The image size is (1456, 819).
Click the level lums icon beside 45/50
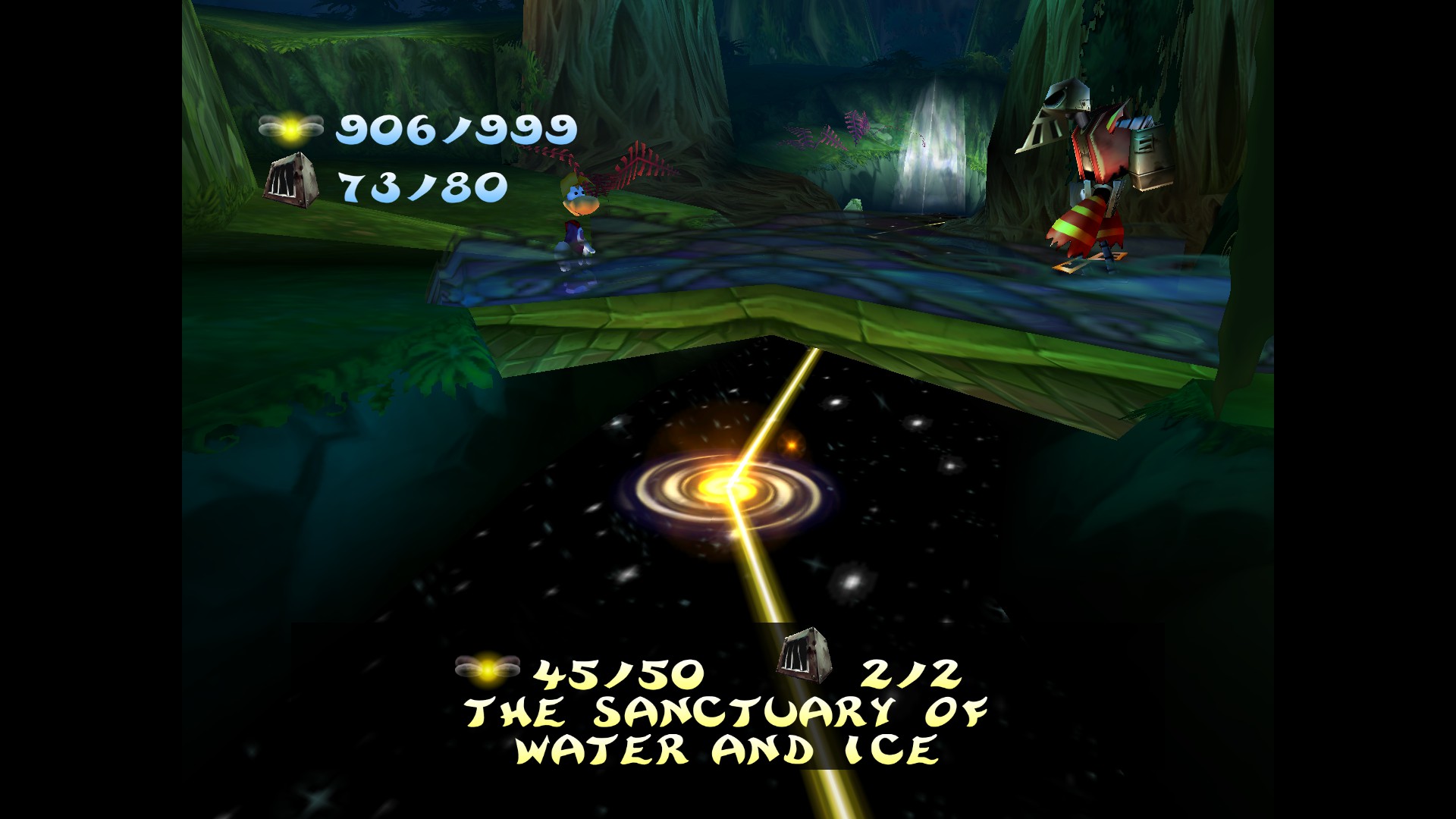488,666
